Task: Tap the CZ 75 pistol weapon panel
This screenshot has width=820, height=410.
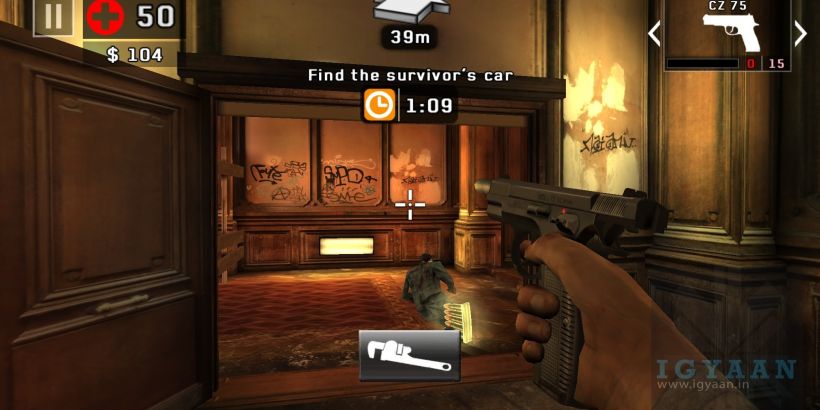Action: click(727, 35)
